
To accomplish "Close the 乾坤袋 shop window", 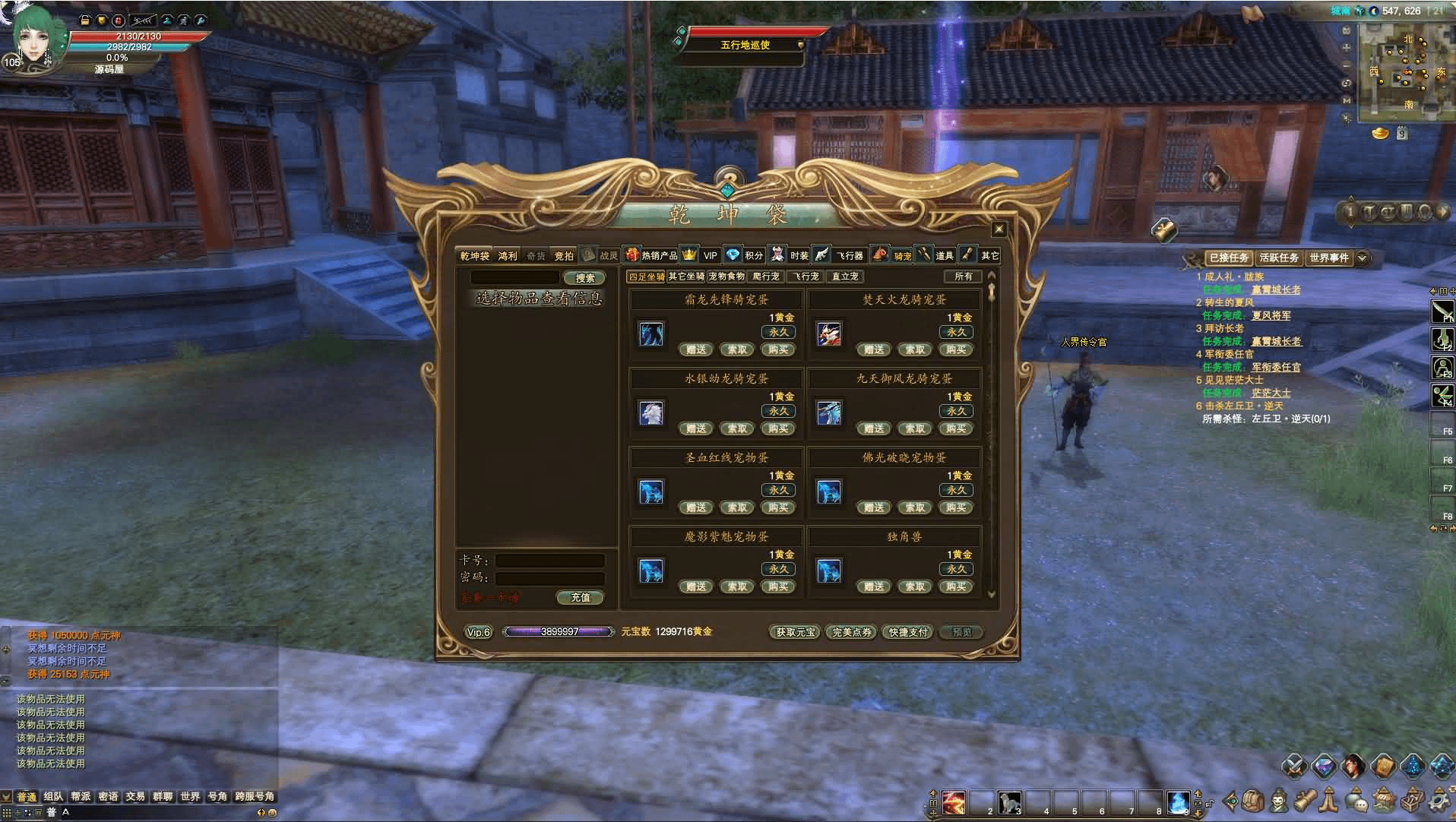I will (x=999, y=229).
